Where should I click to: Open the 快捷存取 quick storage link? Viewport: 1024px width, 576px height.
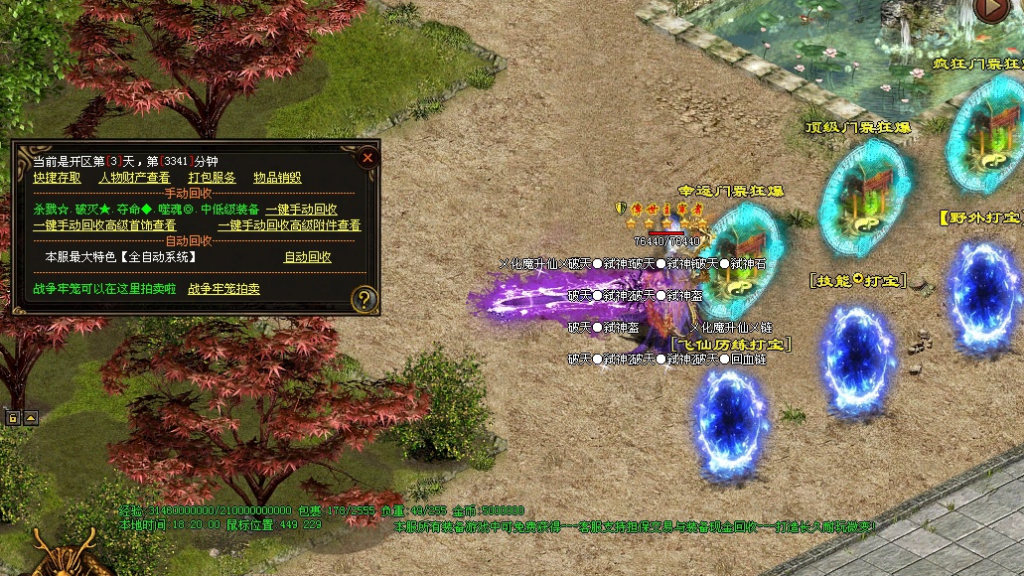57,177
